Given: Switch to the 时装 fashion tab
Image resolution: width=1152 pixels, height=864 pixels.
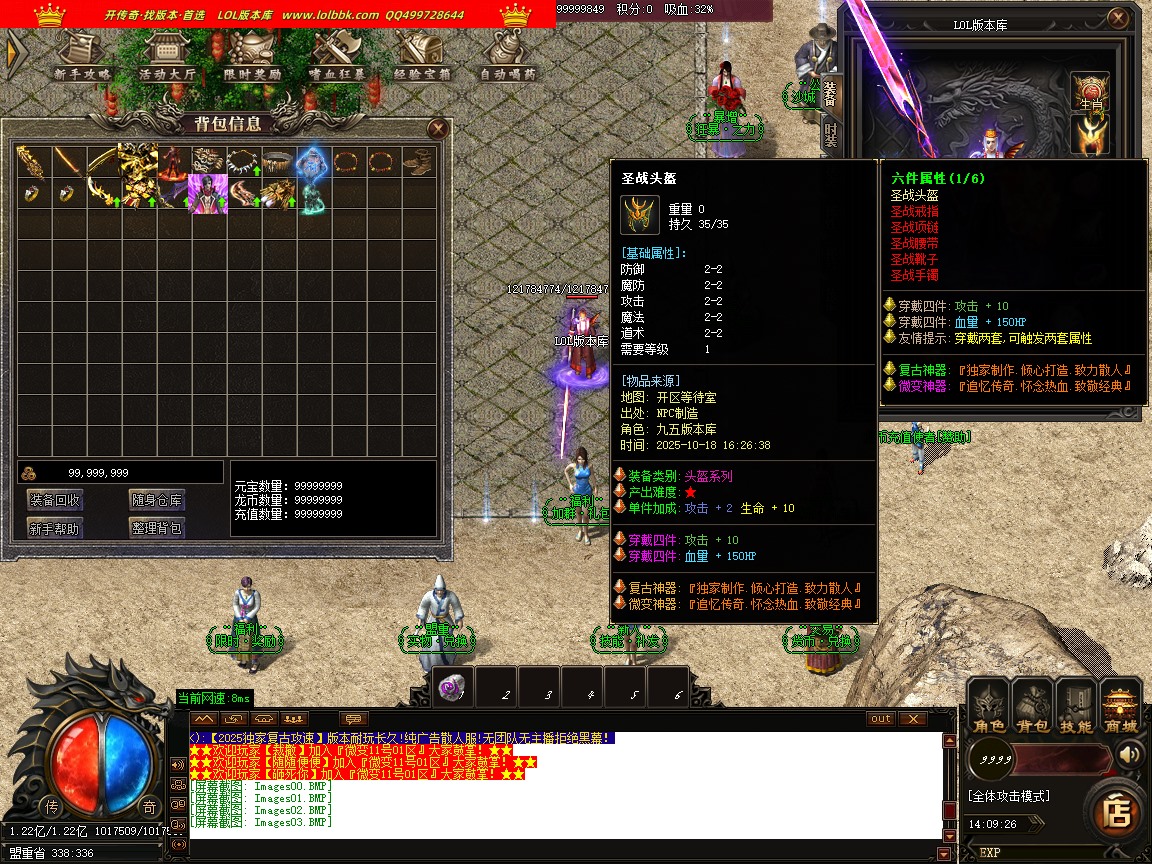Looking at the screenshot, I should 830,135.
